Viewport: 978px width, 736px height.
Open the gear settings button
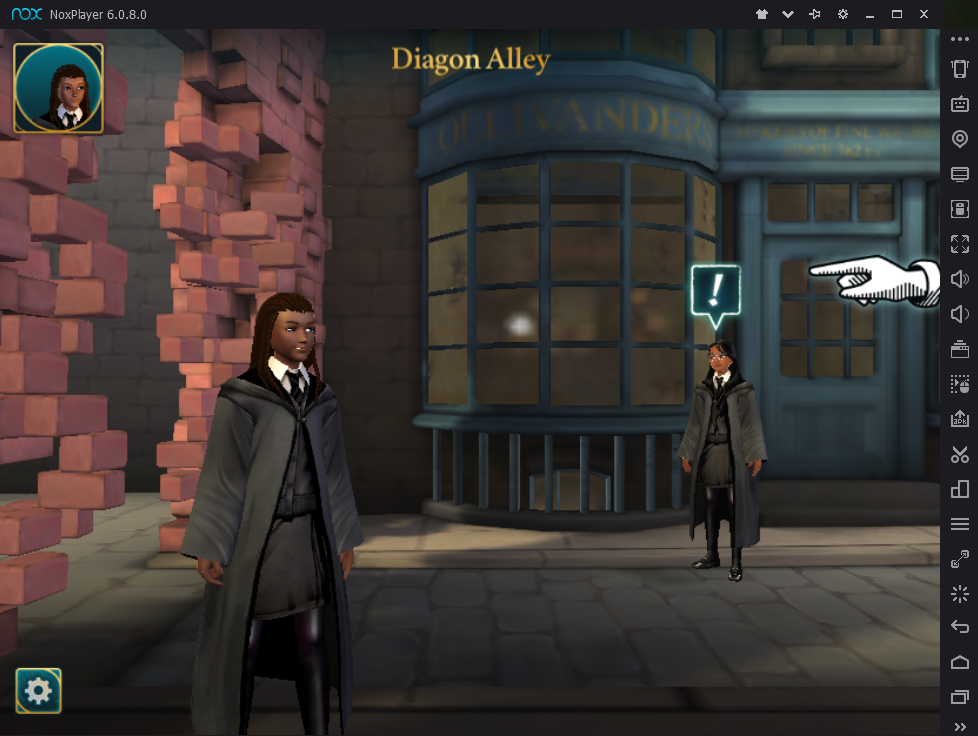[38, 690]
